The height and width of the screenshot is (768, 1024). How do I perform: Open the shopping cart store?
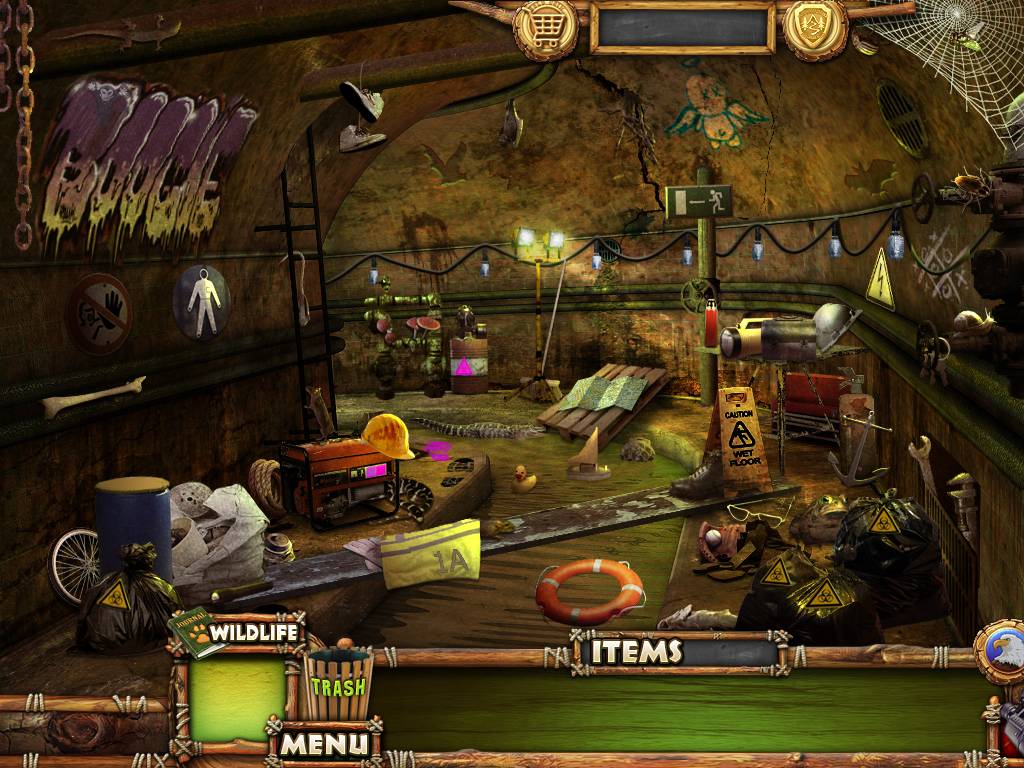tap(545, 28)
